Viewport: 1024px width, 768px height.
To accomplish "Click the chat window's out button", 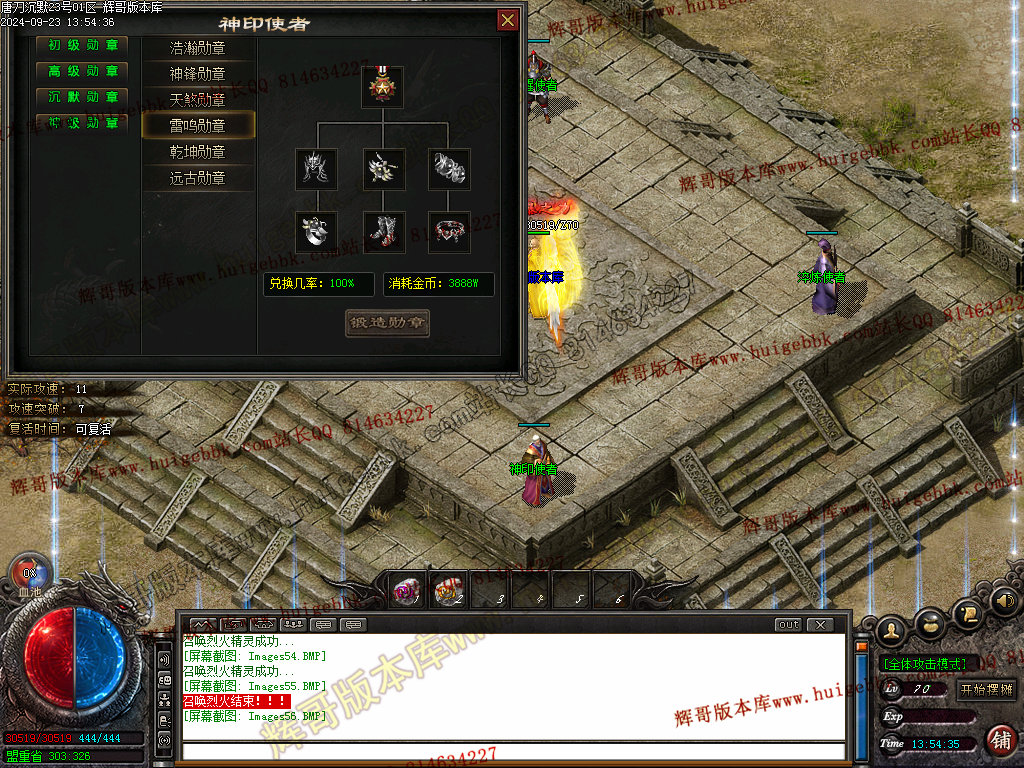I will 788,625.
